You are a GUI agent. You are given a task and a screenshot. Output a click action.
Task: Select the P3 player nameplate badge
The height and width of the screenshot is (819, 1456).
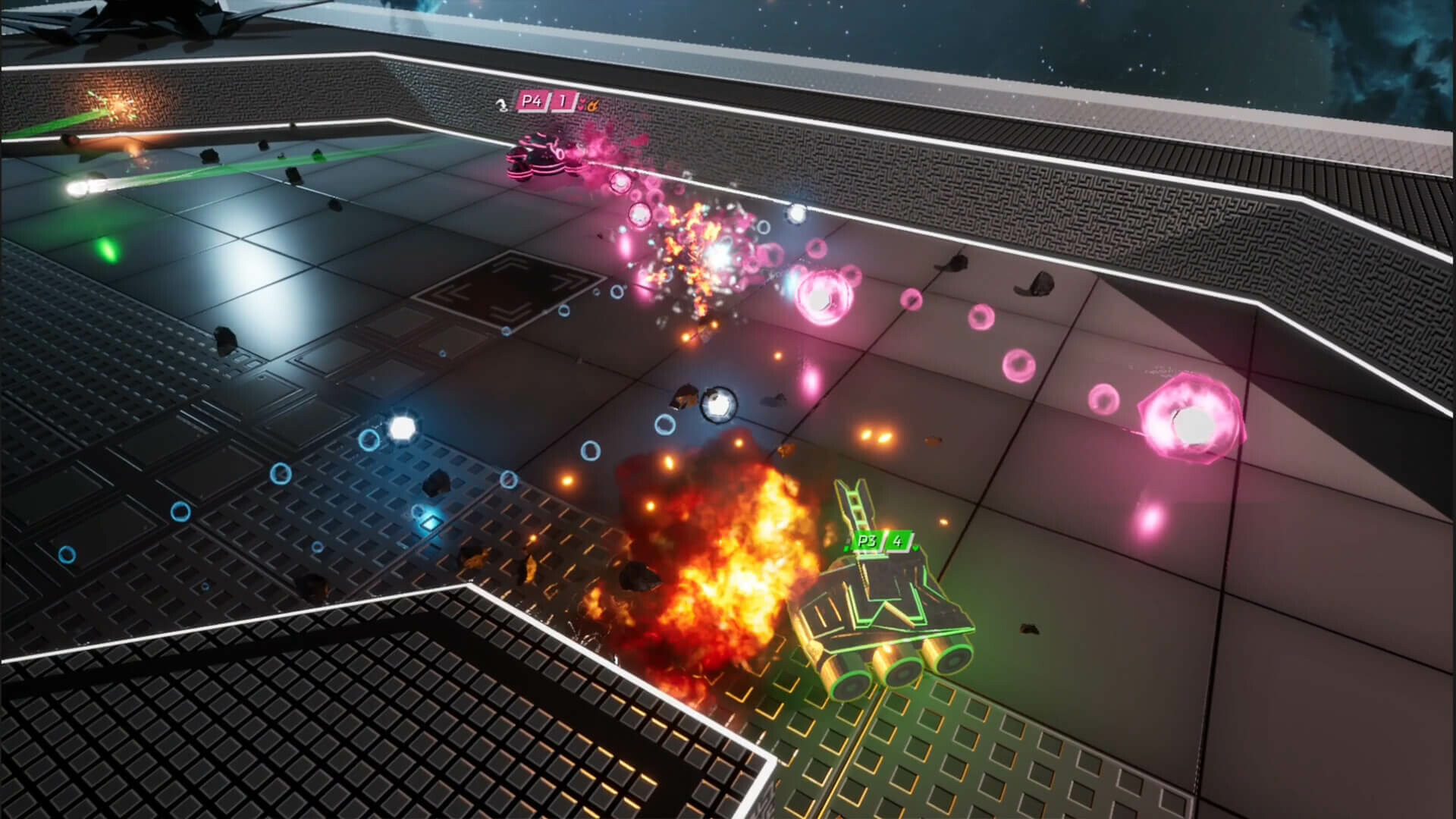[x=868, y=541]
